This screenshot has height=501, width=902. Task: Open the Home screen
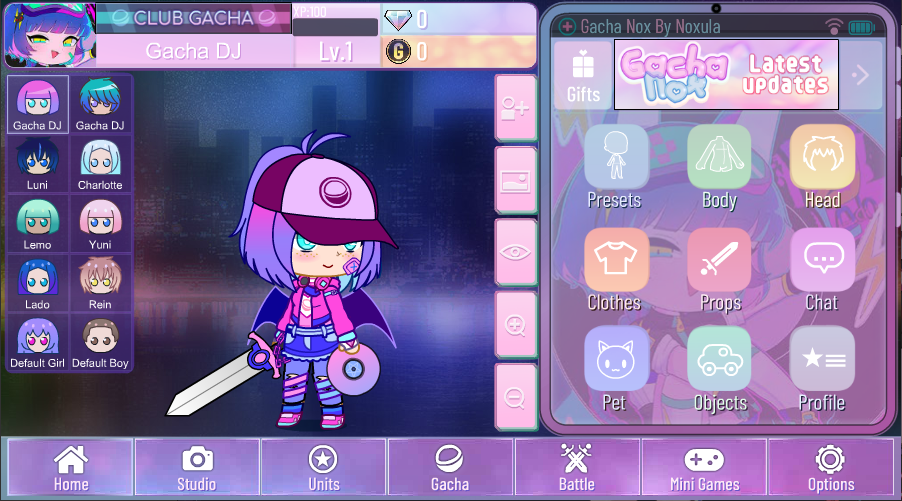coord(71,467)
